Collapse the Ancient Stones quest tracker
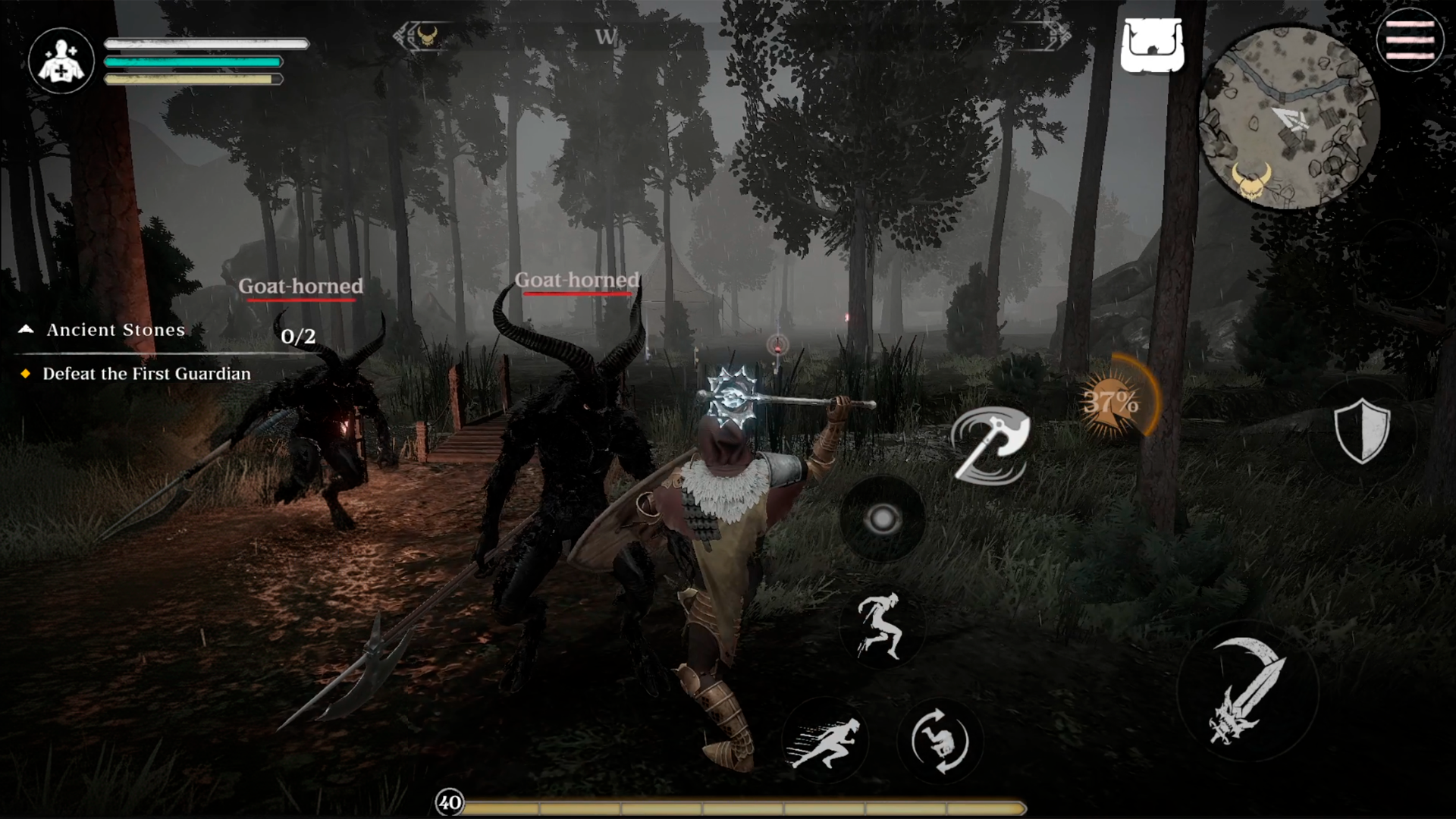This screenshot has height=819, width=1456. click(x=27, y=329)
